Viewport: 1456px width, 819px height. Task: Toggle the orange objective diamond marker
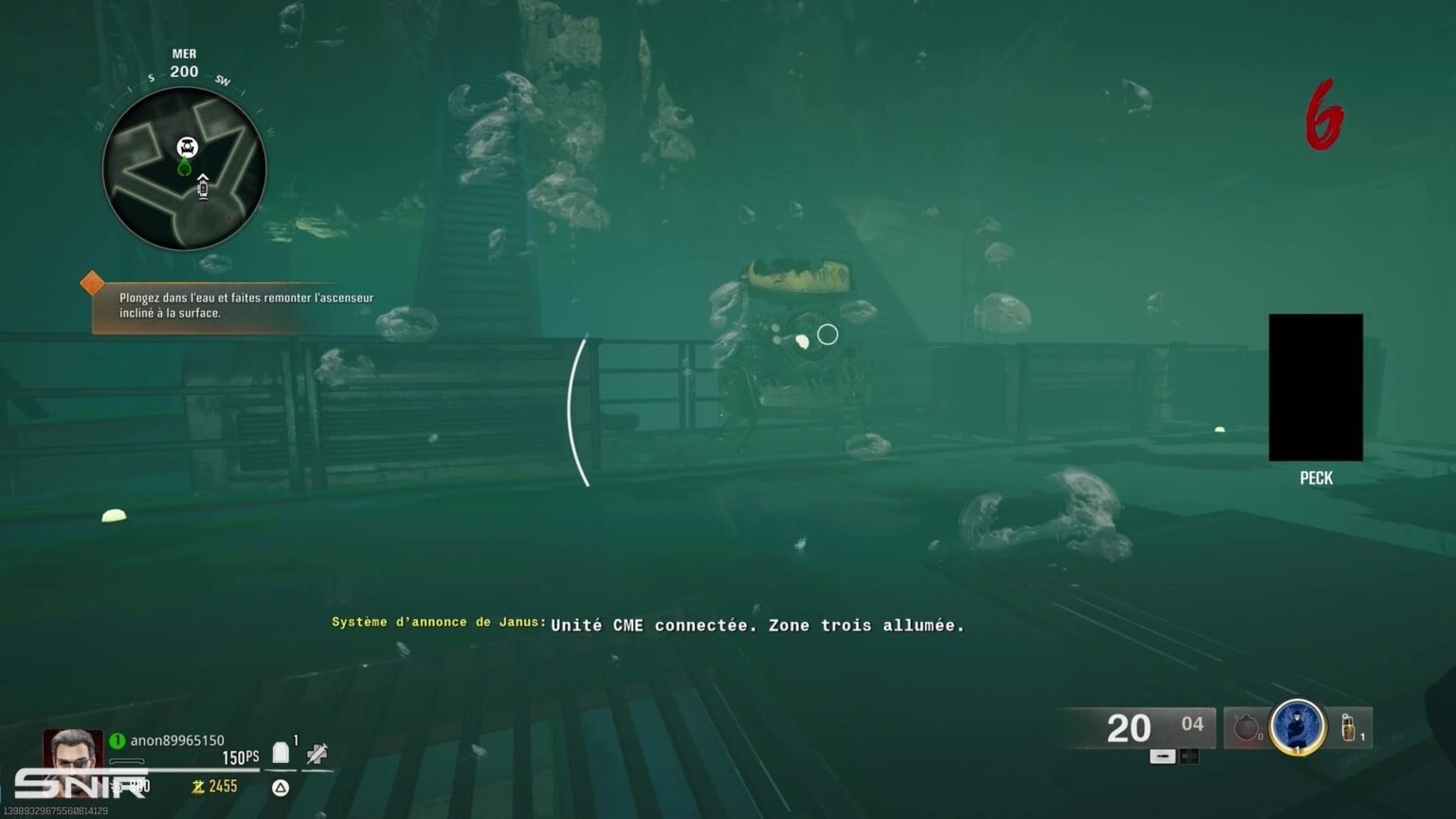click(93, 282)
